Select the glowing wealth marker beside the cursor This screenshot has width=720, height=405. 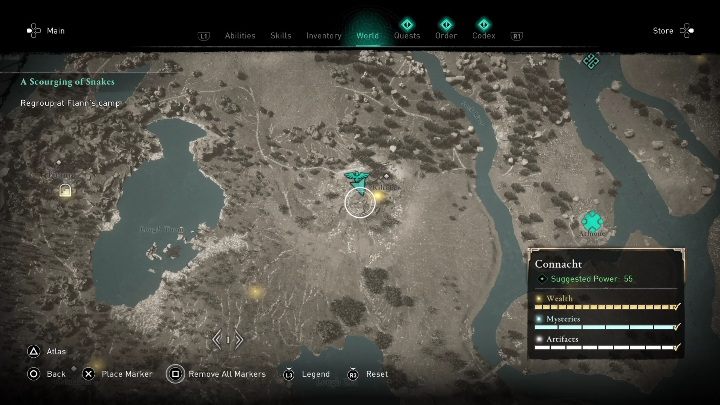coord(380,197)
